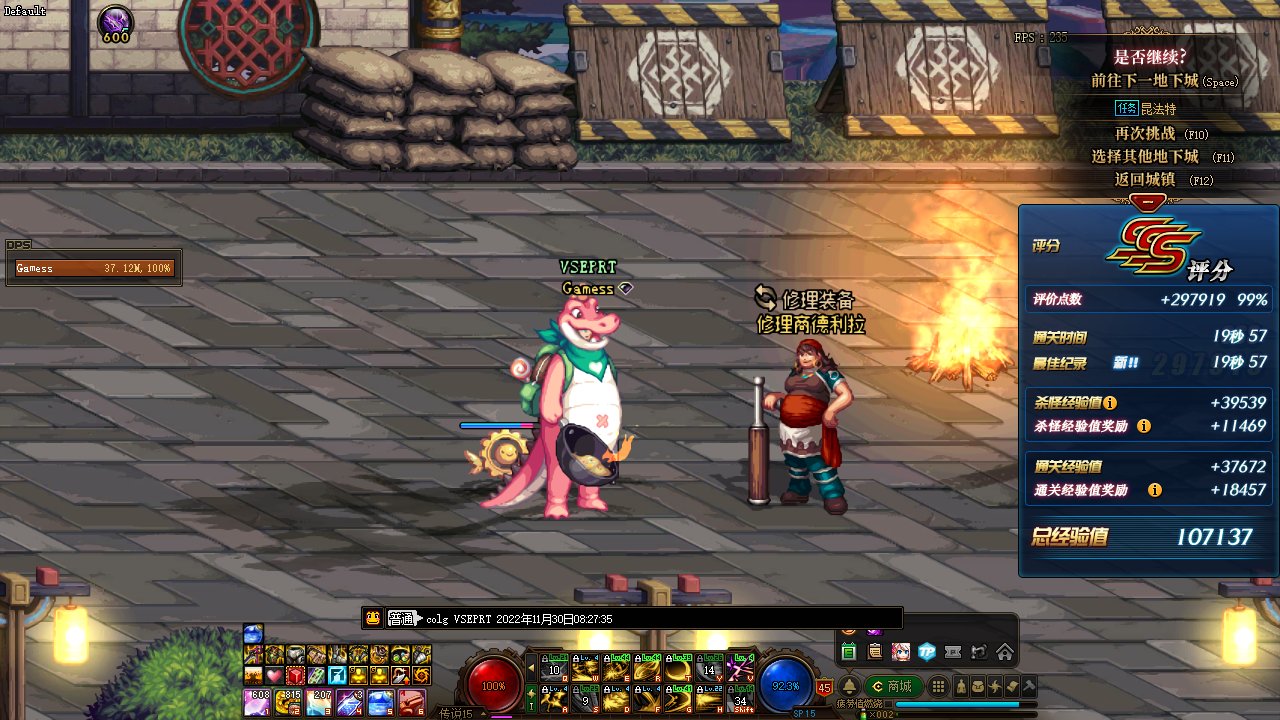Click the 普通 chat channel label

[x=400, y=619]
